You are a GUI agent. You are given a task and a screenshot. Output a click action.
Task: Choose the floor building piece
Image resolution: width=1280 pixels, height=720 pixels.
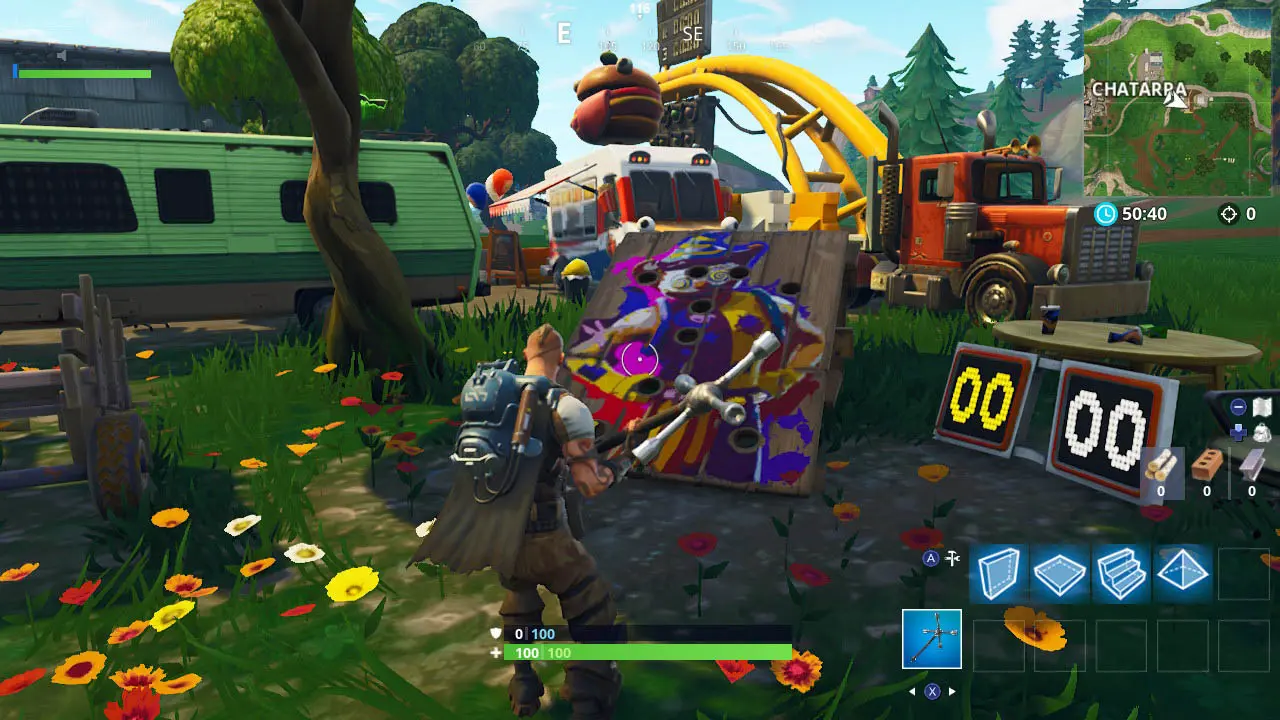[1061, 574]
